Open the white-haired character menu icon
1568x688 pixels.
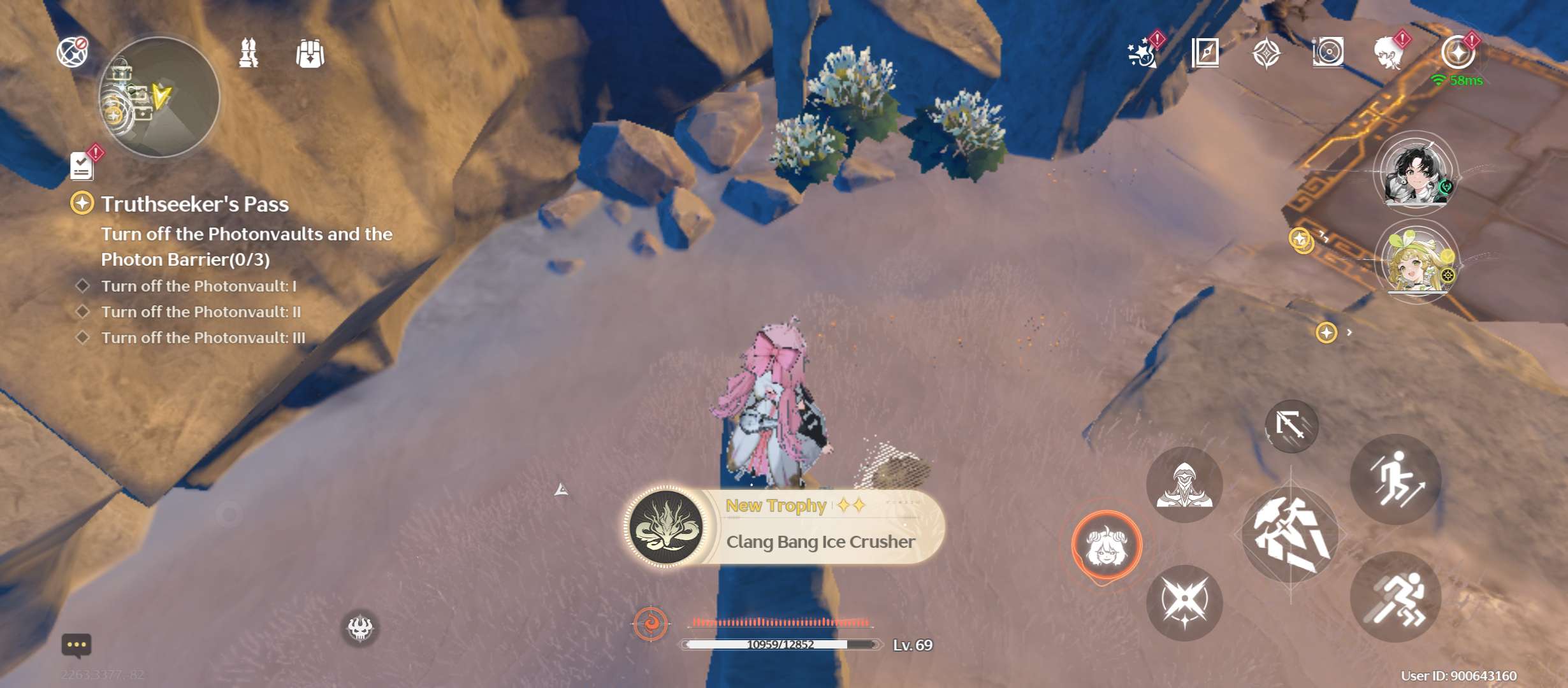tap(1390, 52)
